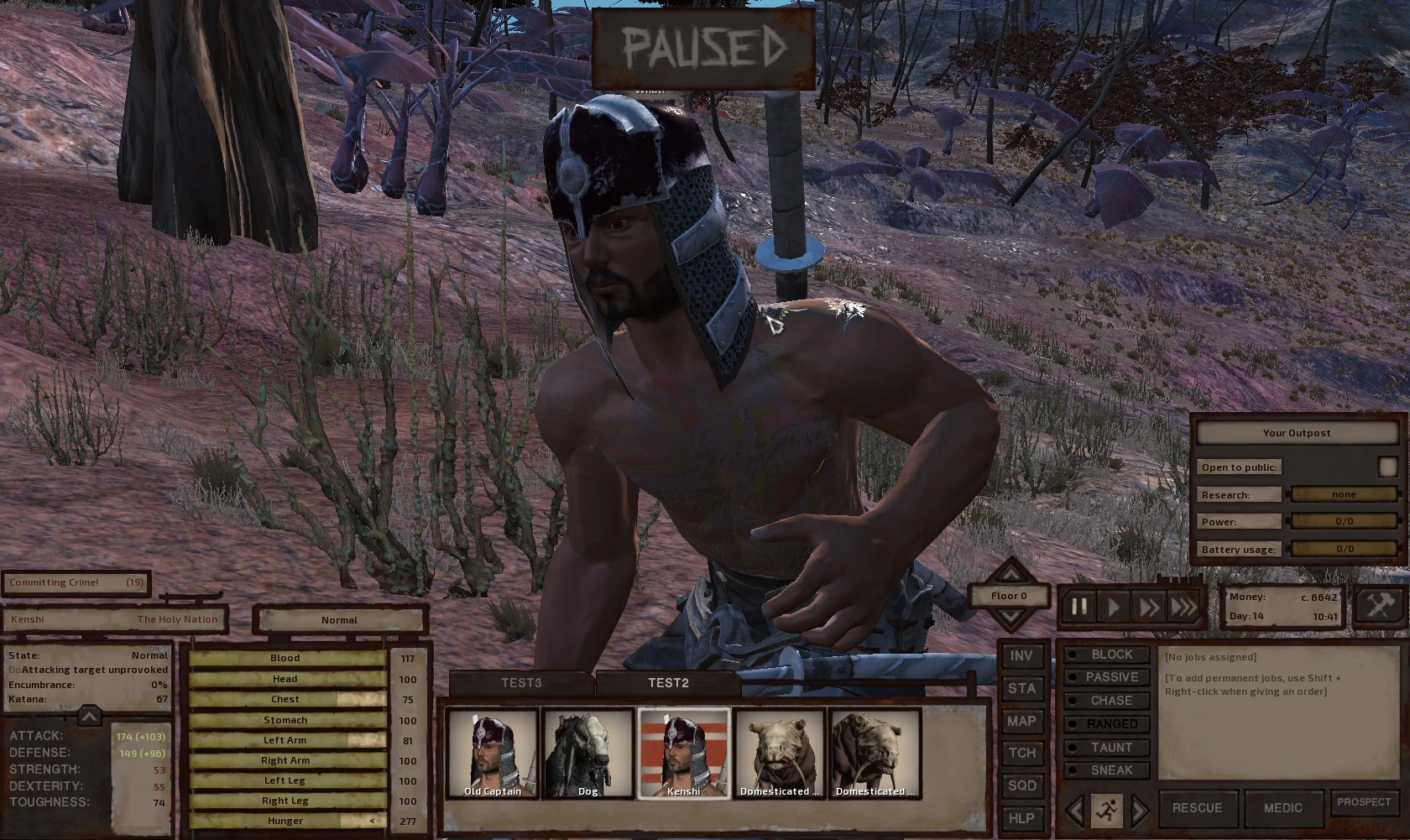Image resolution: width=1410 pixels, height=840 pixels.
Task: Click the RESCUE order button
Action: point(1197,808)
